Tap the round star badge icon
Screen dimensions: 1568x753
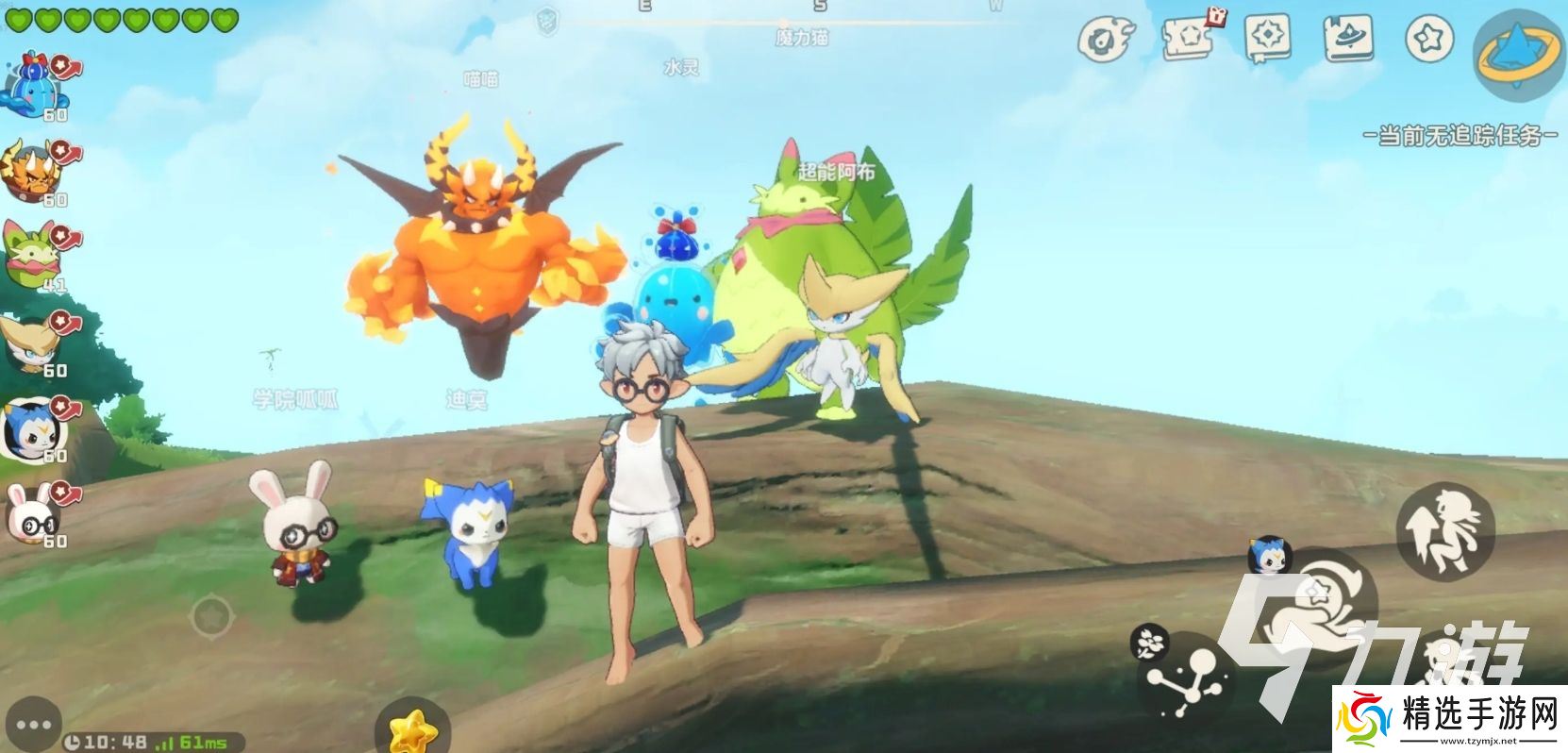click(1429, 39)
